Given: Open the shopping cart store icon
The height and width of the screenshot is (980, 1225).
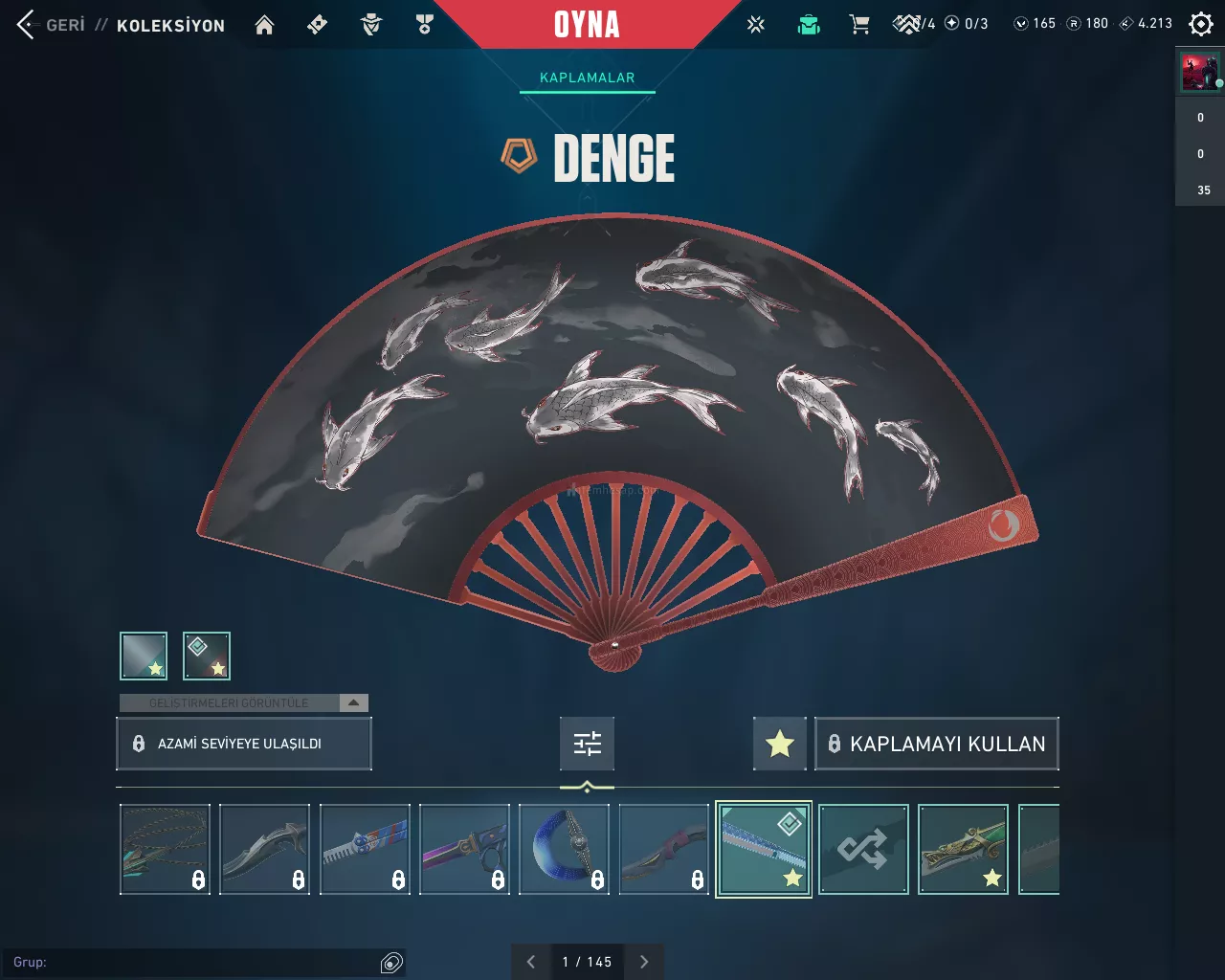Looking at the screenshot, I should (x=859, y=25).
